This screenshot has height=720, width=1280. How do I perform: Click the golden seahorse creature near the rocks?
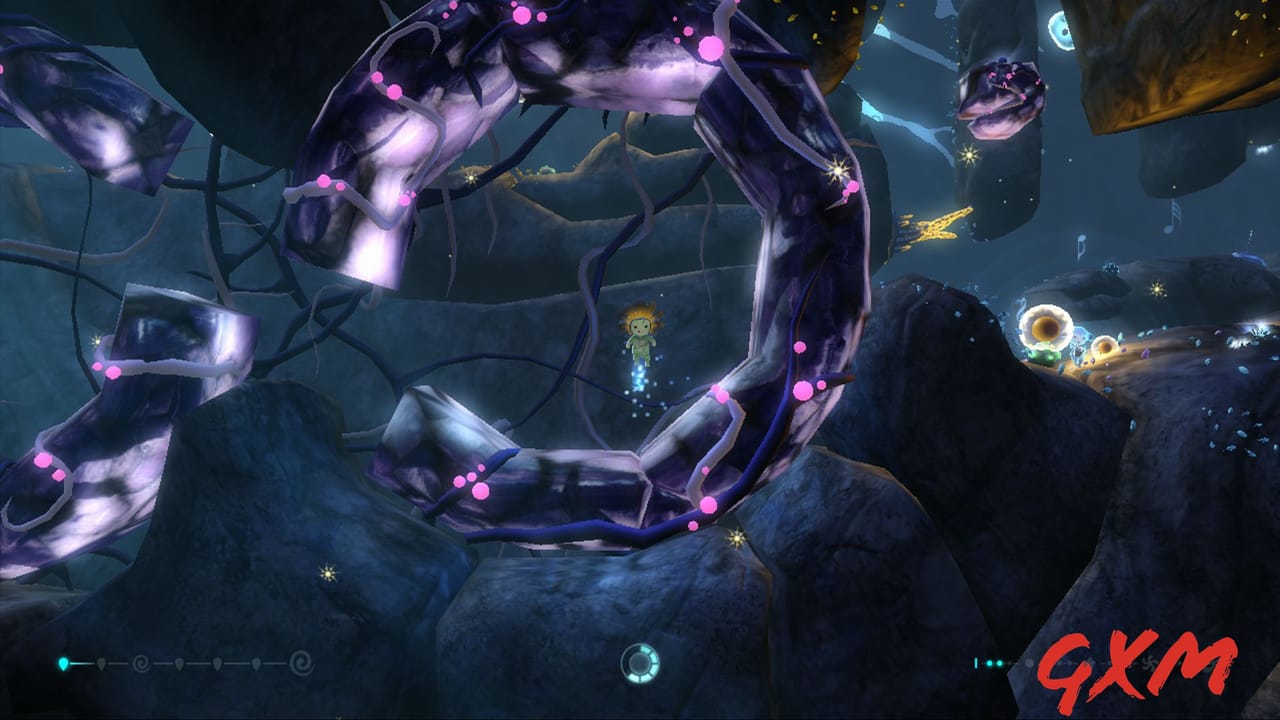933,225
